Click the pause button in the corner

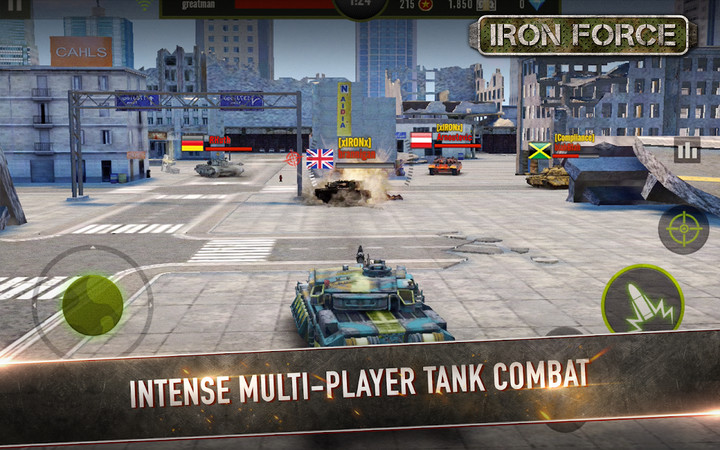pyautogui.click(x=16, y=6)
